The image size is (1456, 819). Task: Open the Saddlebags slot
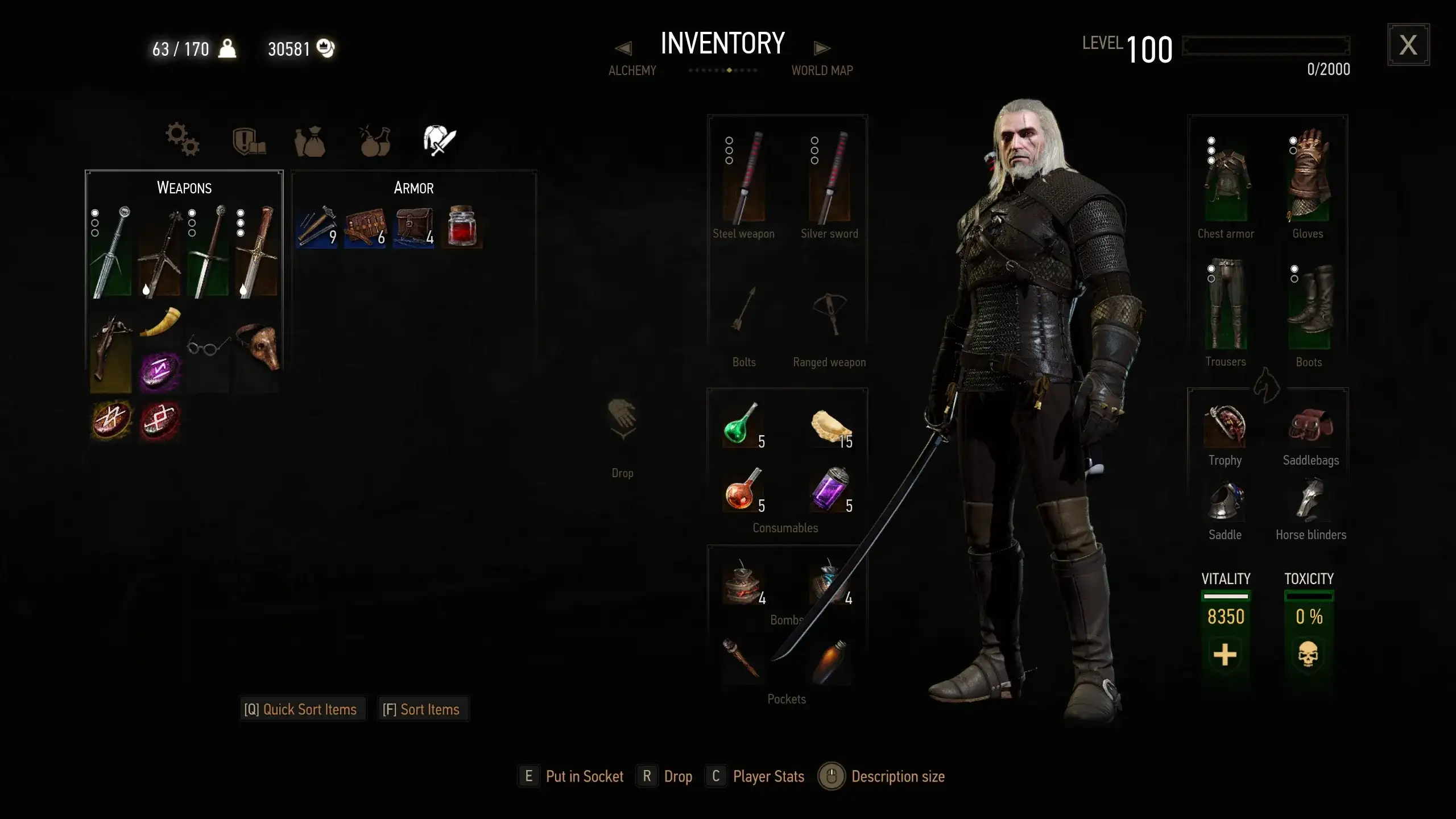(1310, 427)
